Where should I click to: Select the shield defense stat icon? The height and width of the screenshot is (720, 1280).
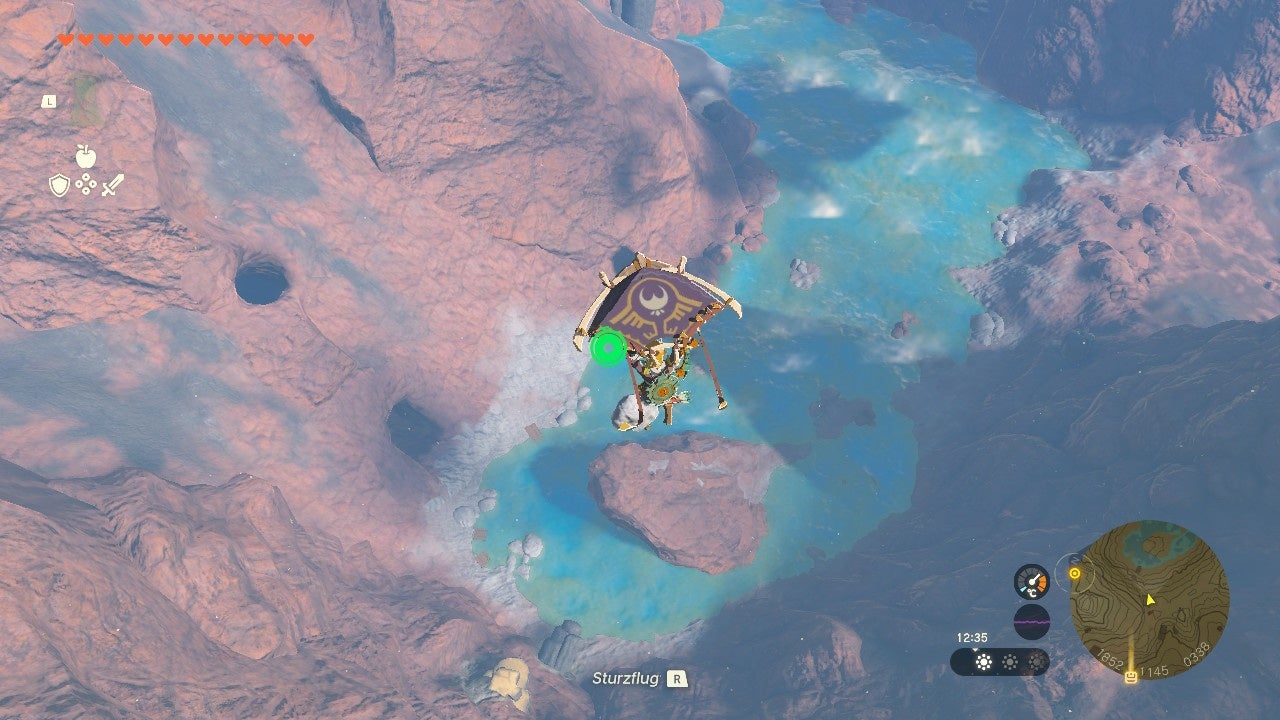tap(59, 185)
